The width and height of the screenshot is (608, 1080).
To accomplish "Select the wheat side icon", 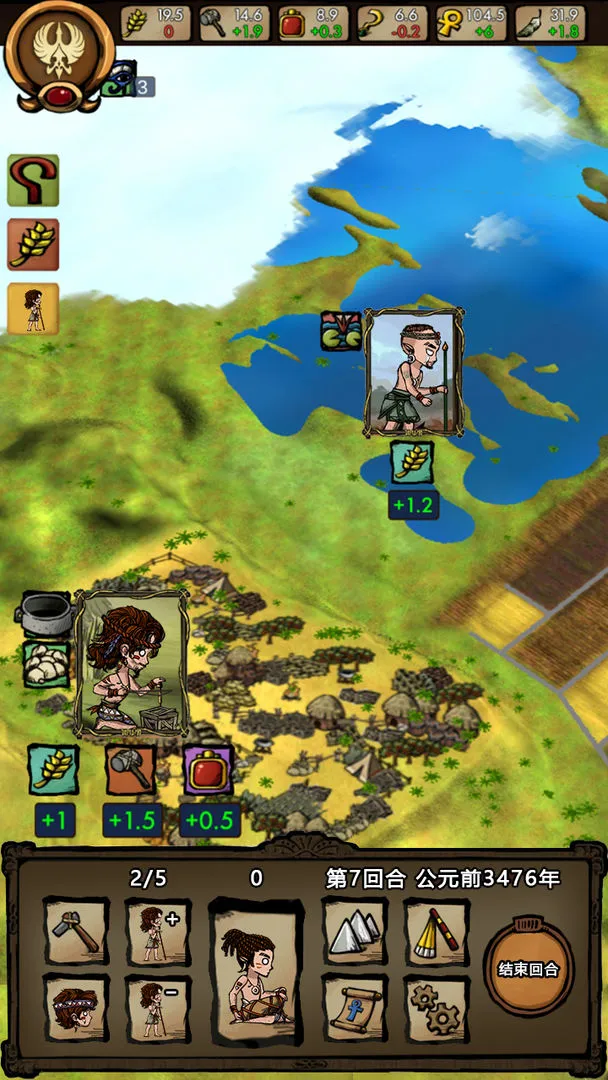I will (x=33, y=244).
